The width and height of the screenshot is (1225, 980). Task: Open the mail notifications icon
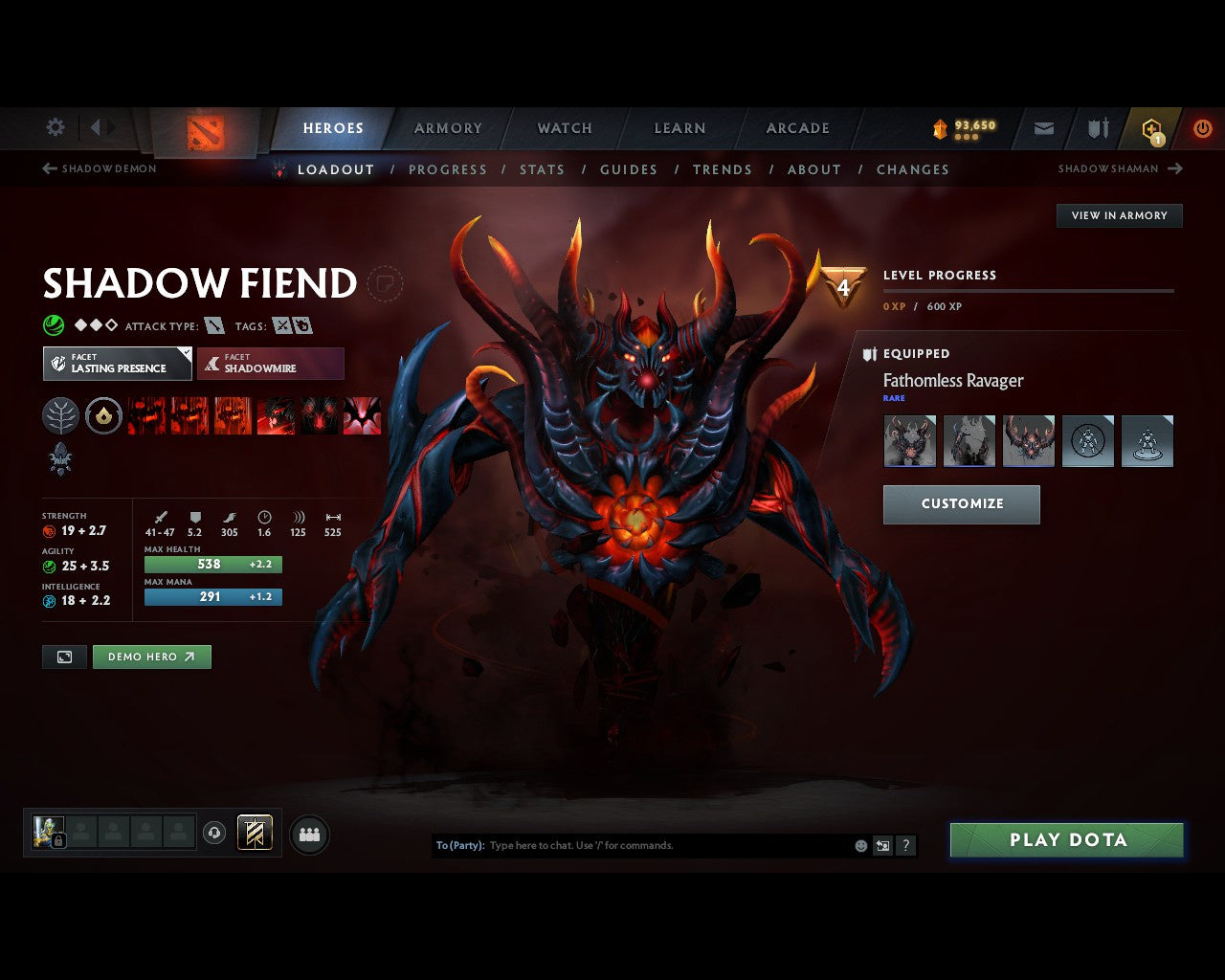(x=1042, y=128)
